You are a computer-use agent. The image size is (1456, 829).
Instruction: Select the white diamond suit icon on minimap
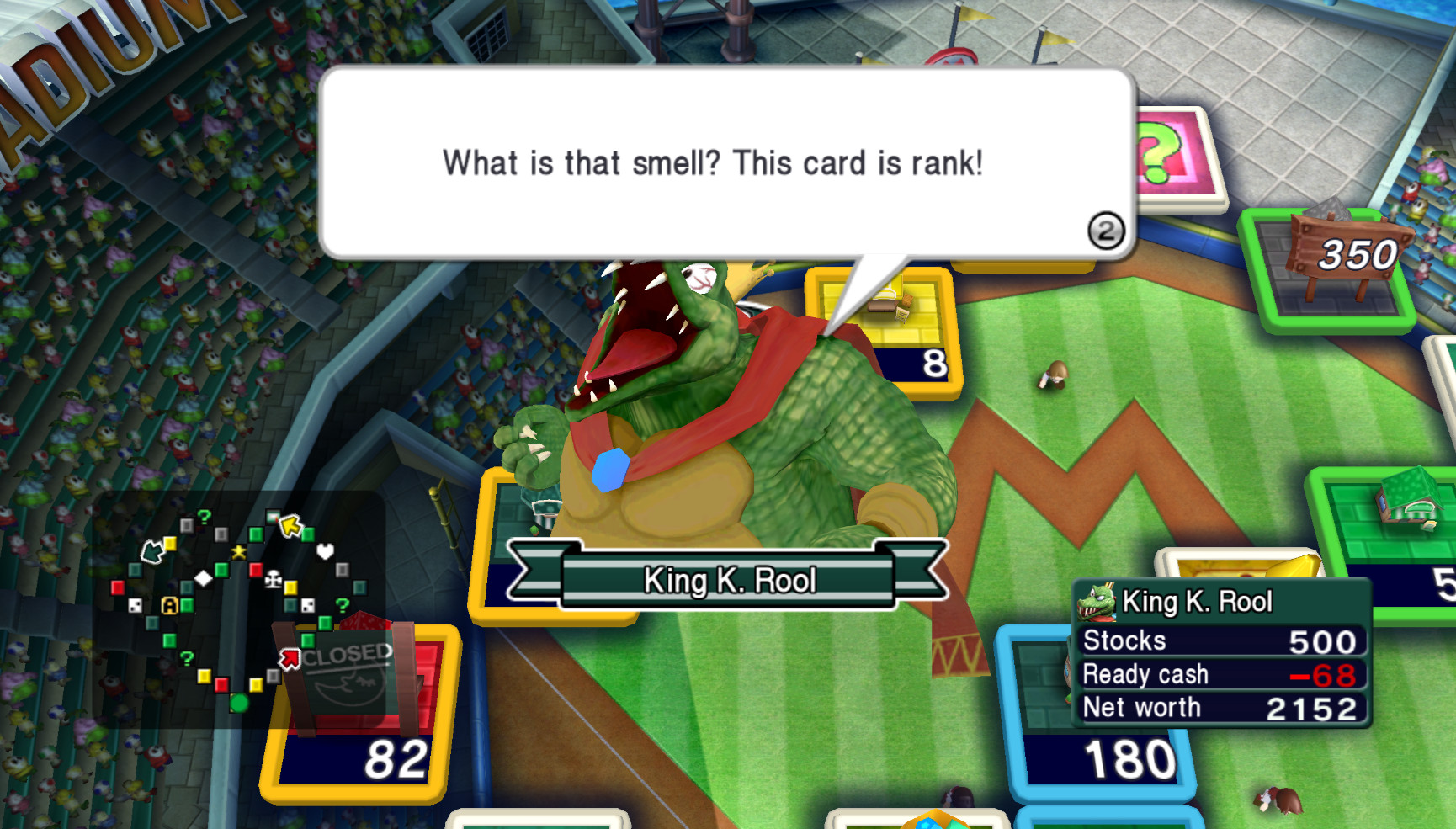(205, 579)
